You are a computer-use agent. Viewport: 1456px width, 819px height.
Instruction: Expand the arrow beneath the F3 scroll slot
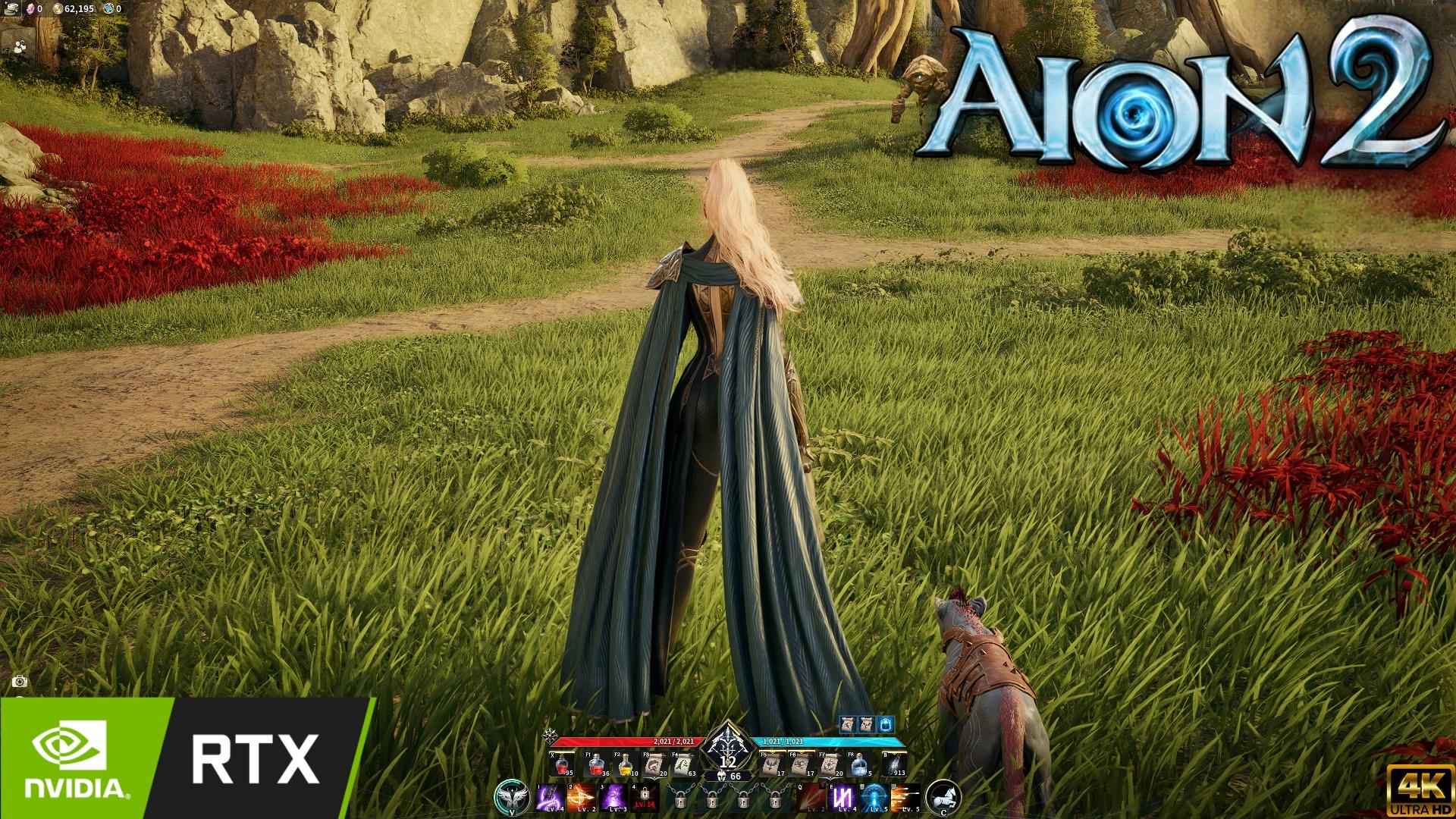pyautogui.click(x=654, y=778)
